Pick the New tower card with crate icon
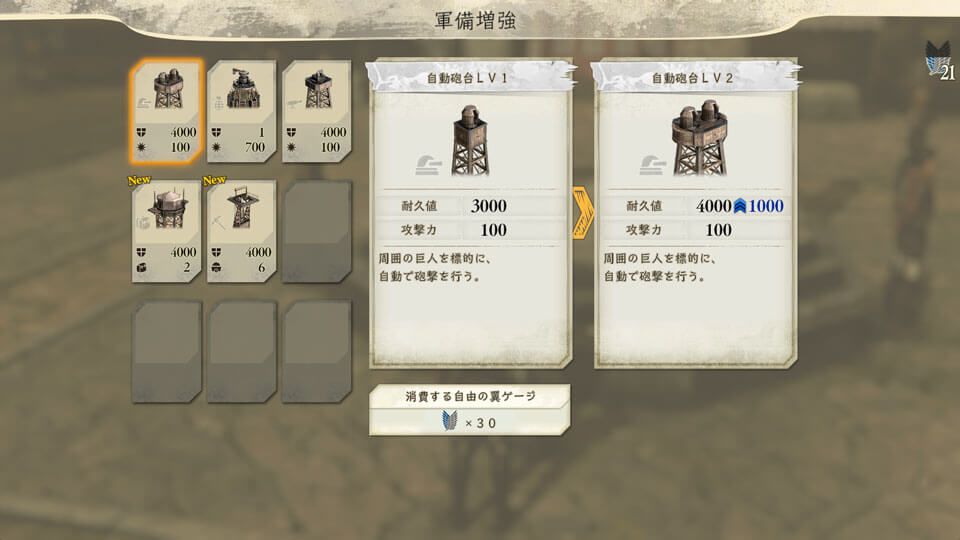 pos(167,232)
